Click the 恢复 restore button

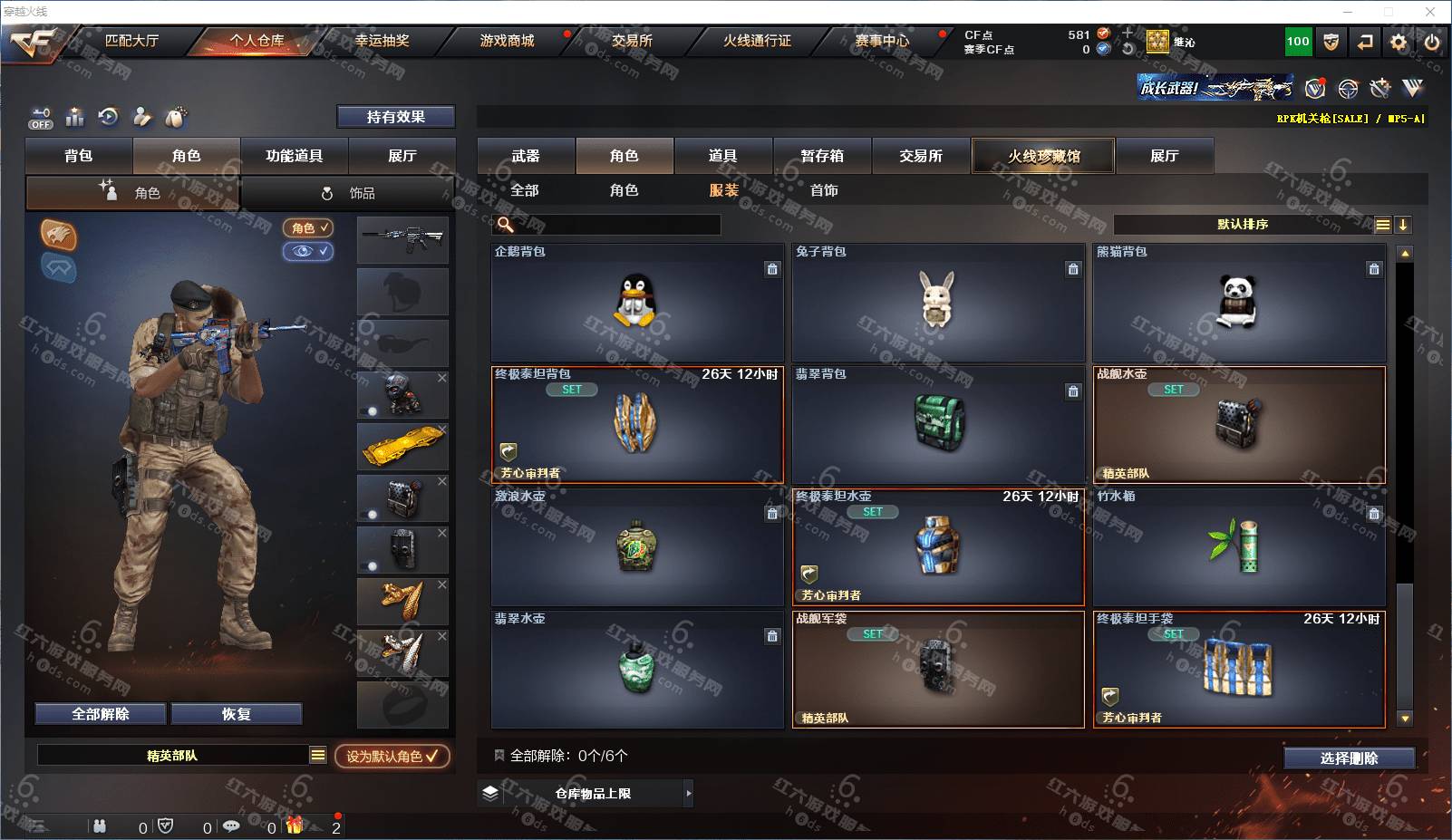236,714
